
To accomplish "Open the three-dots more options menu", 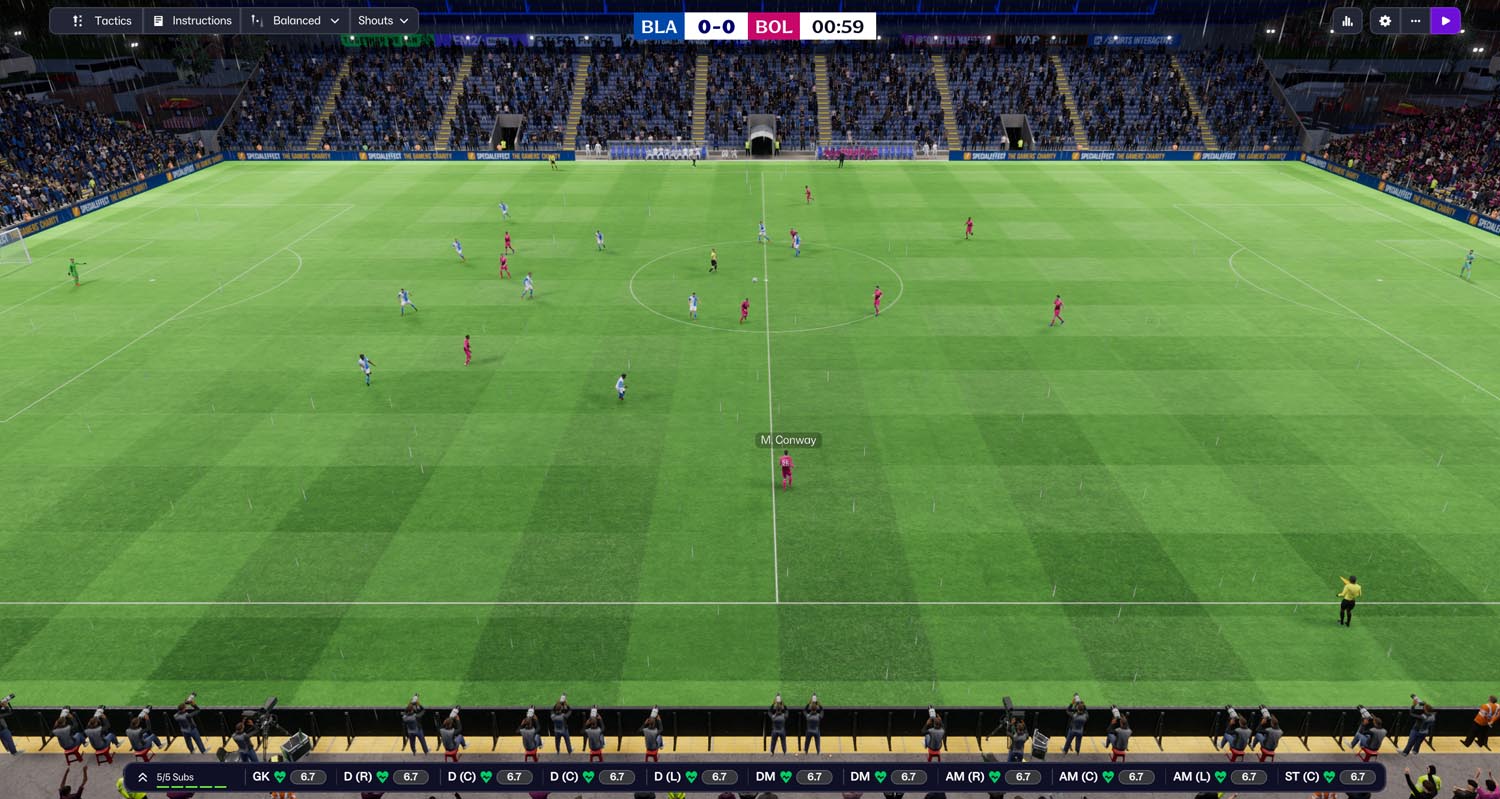I will click(x=1415, y=21).
